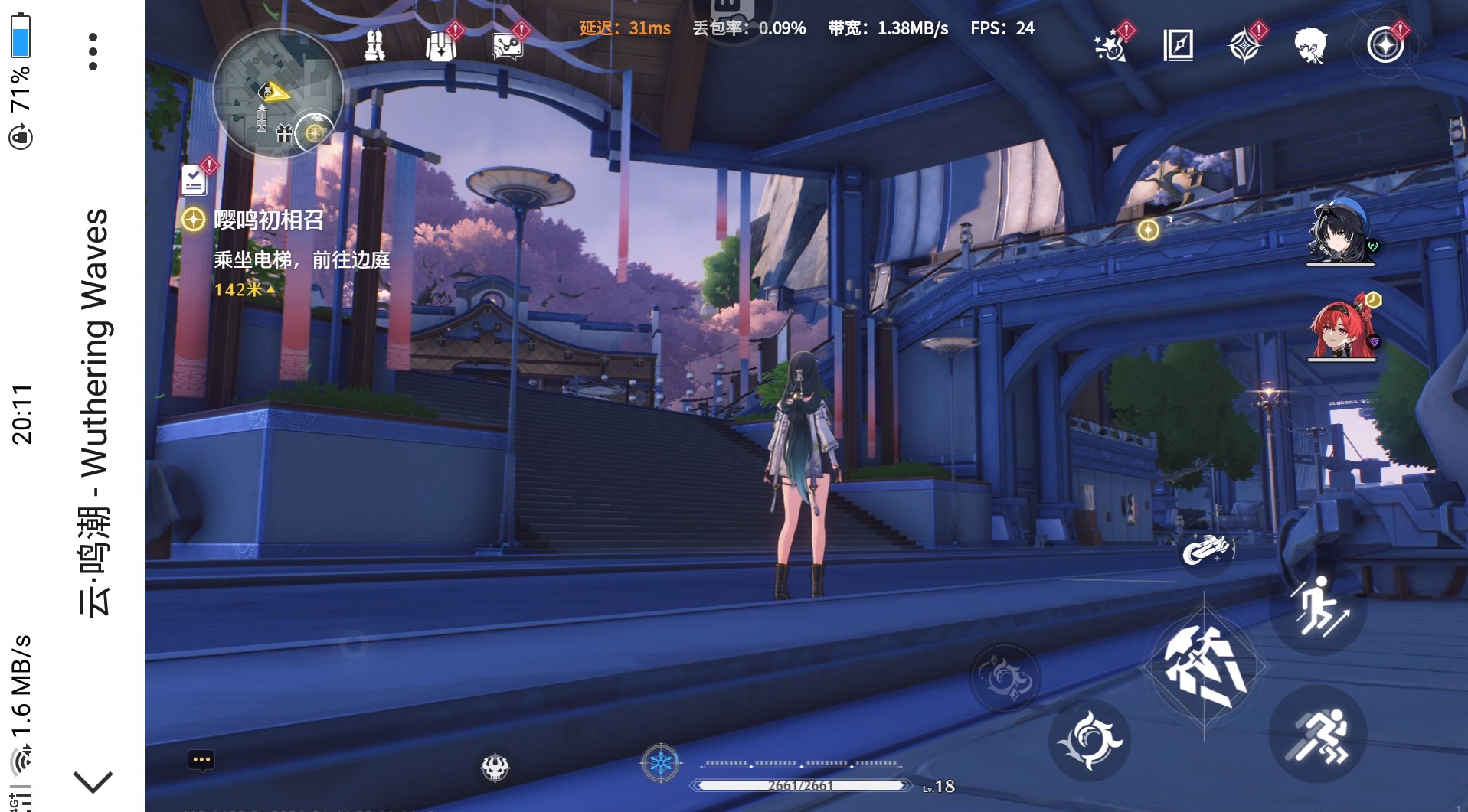
Task: Activate the grapple hook utility tool
Action: (x=1206, y=549)
